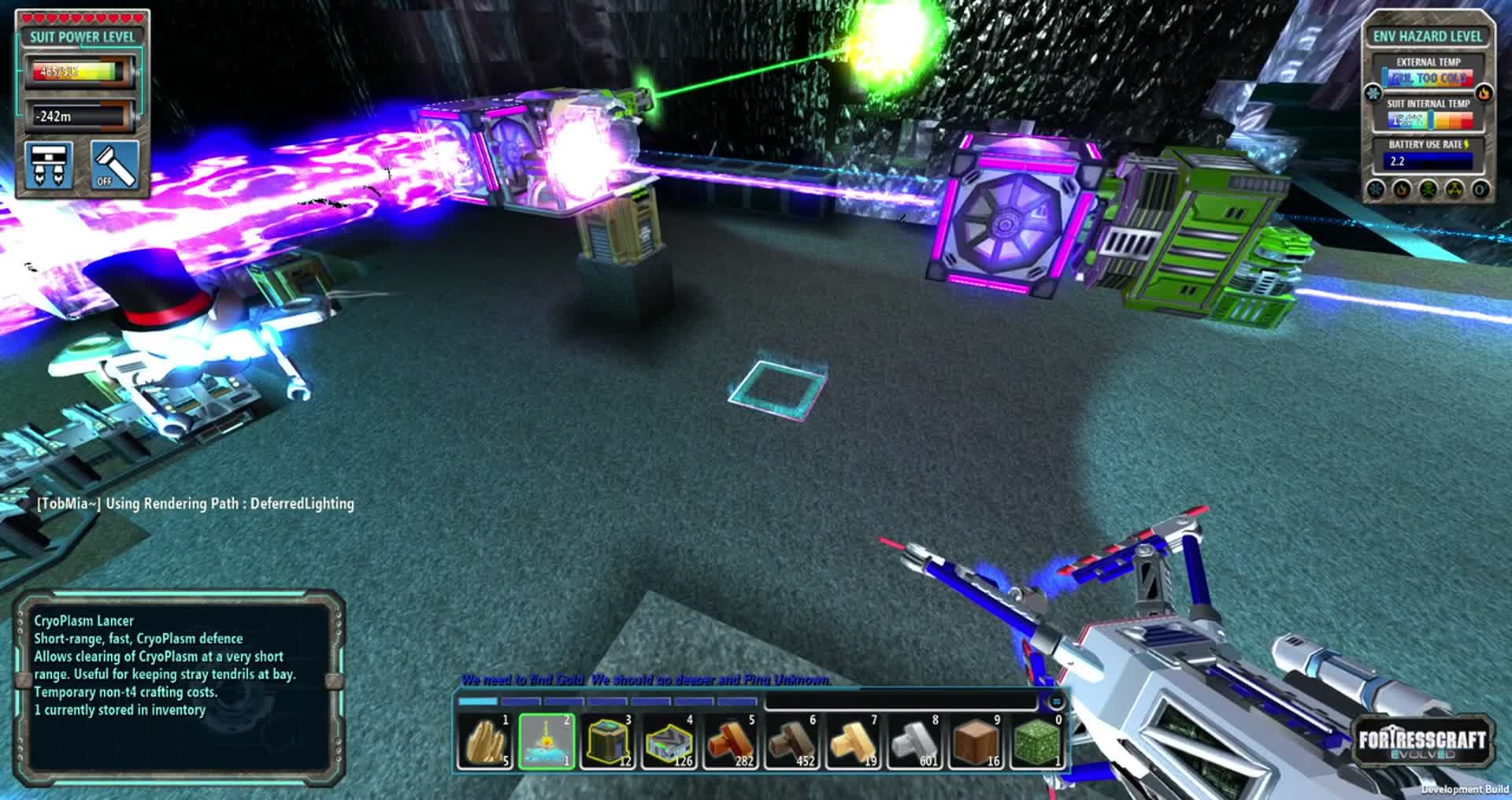Select the dark brown bars in slot 6

791,742
